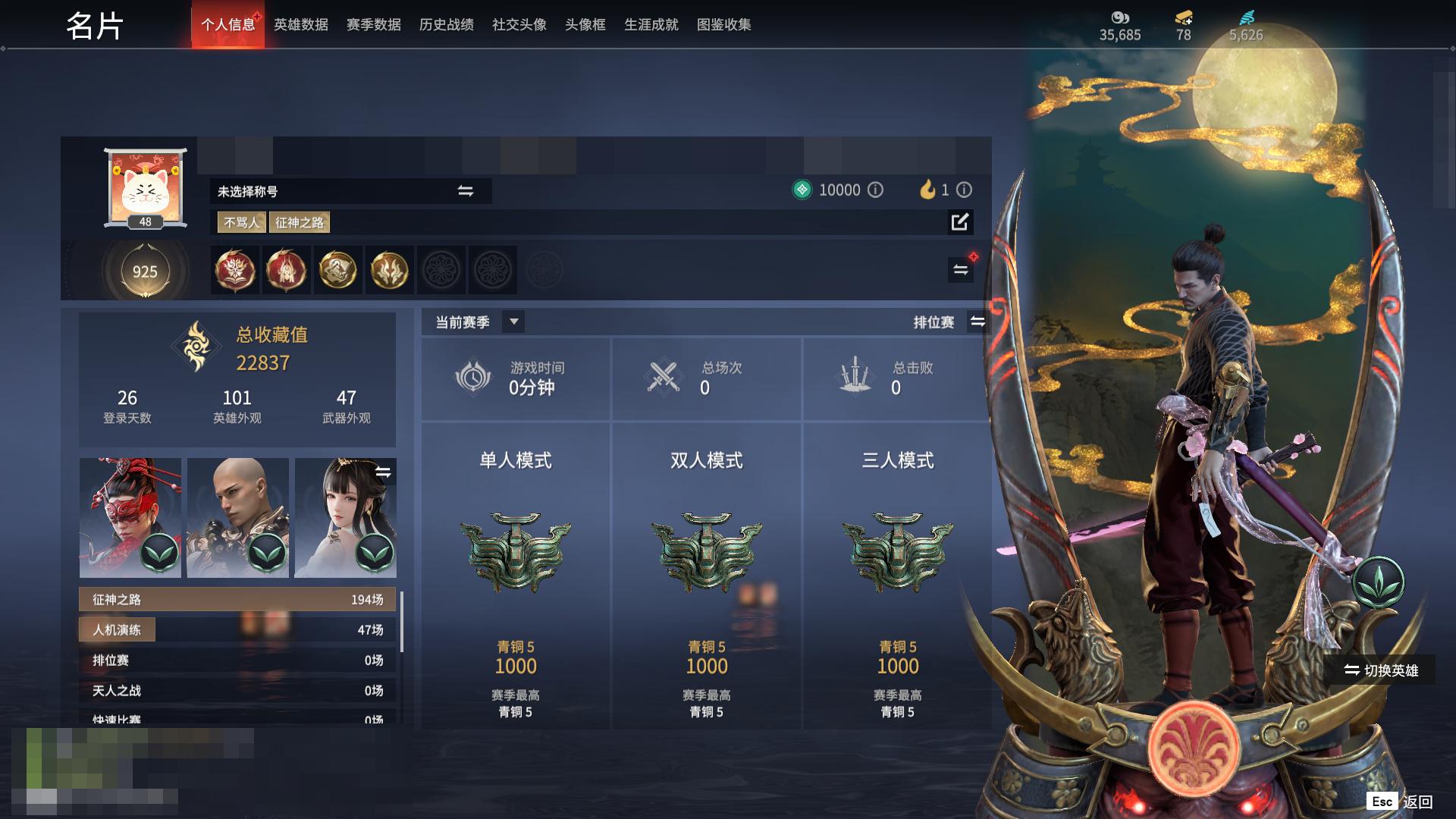Select the red-masked hero portrait

point(130,517)
